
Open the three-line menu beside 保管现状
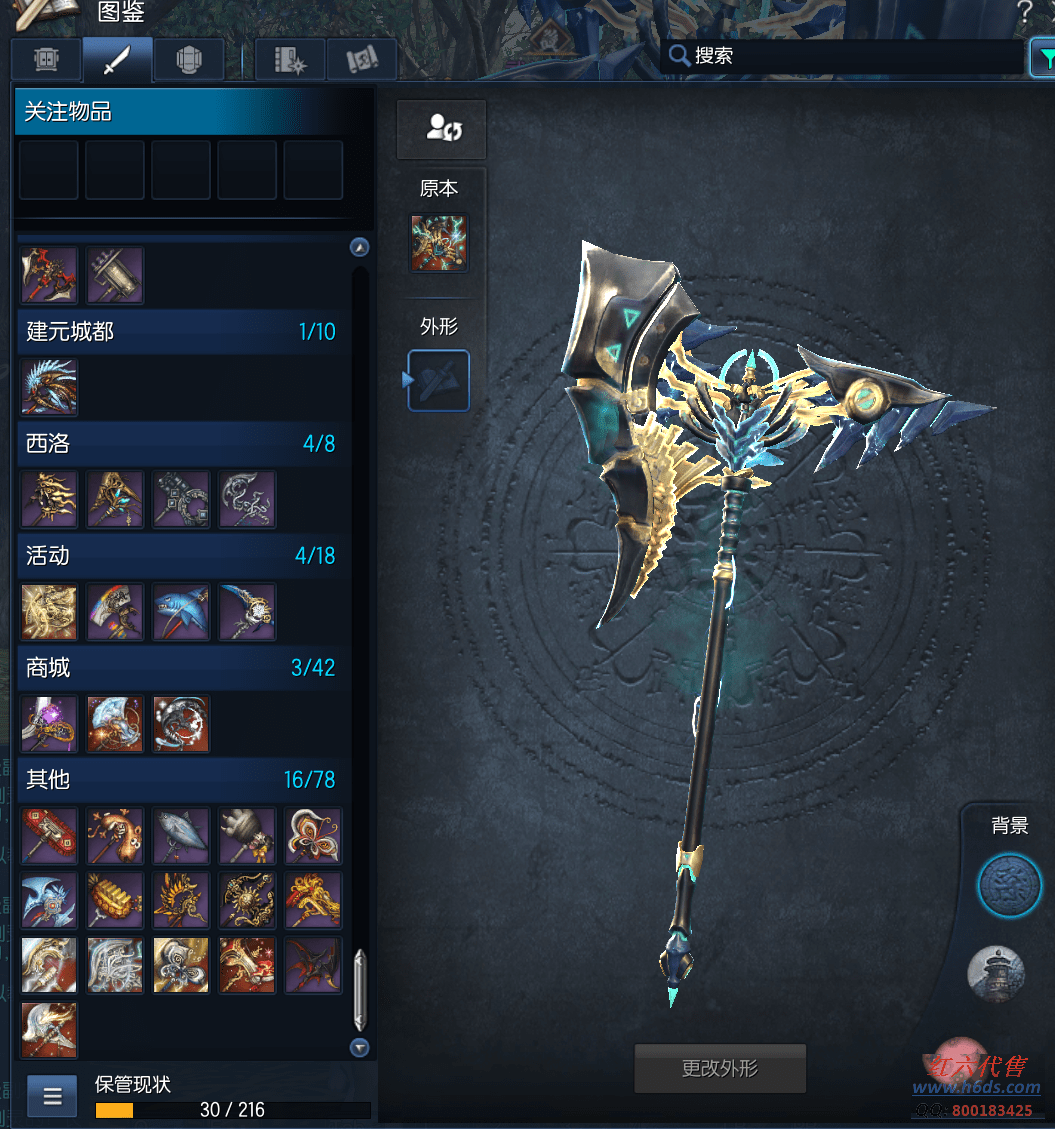pyautogui.click(x=52, y=1096)
